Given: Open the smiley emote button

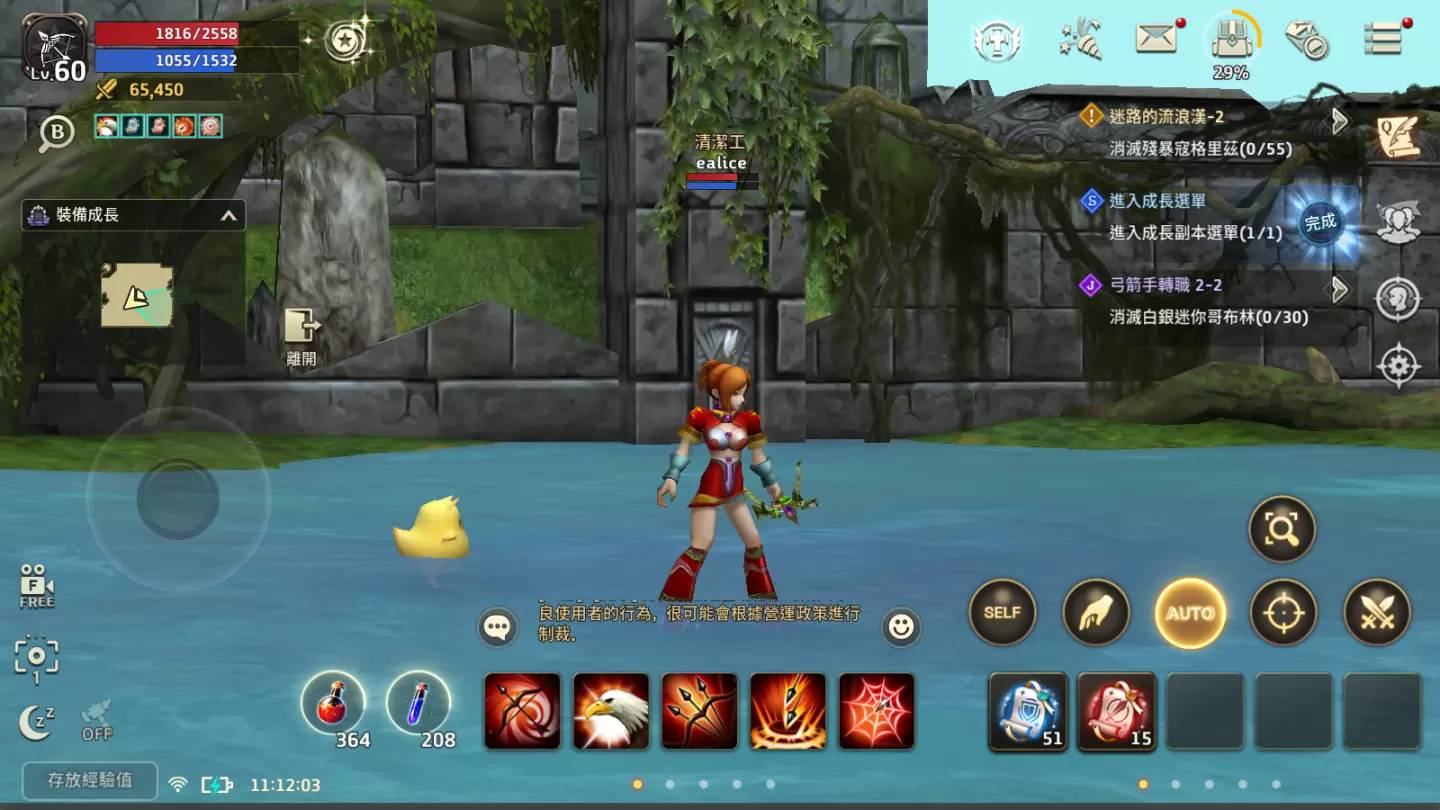Looking at the screenshot, I should coord(901,627).
